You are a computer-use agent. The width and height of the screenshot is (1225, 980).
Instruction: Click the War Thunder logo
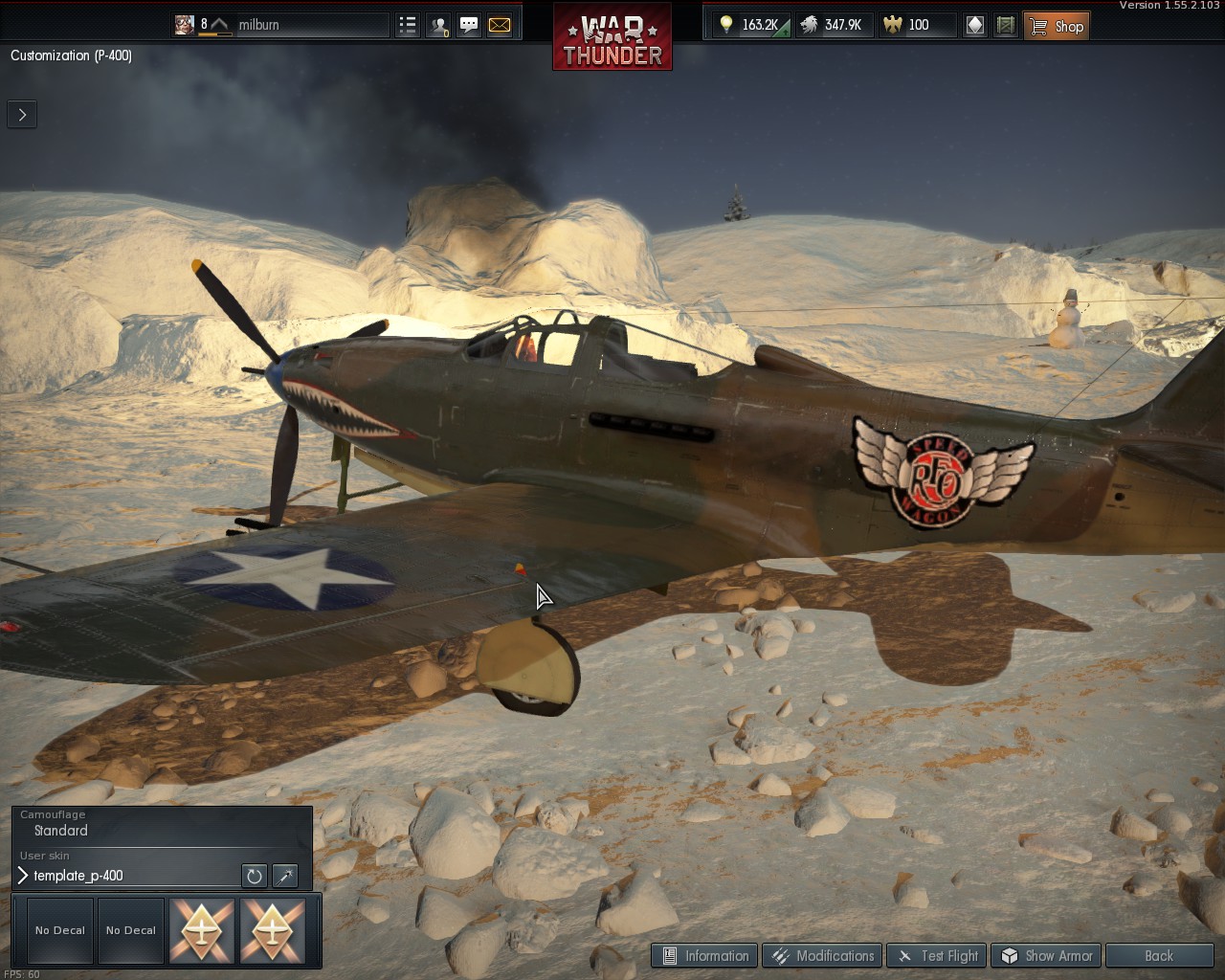click(612, 38)
